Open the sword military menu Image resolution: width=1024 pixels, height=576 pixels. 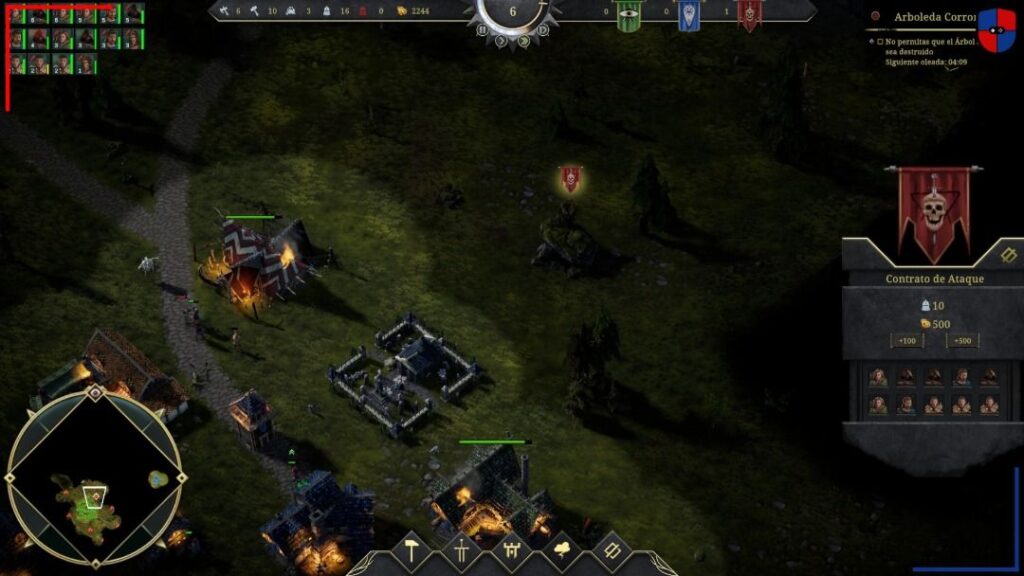(461, 551)
